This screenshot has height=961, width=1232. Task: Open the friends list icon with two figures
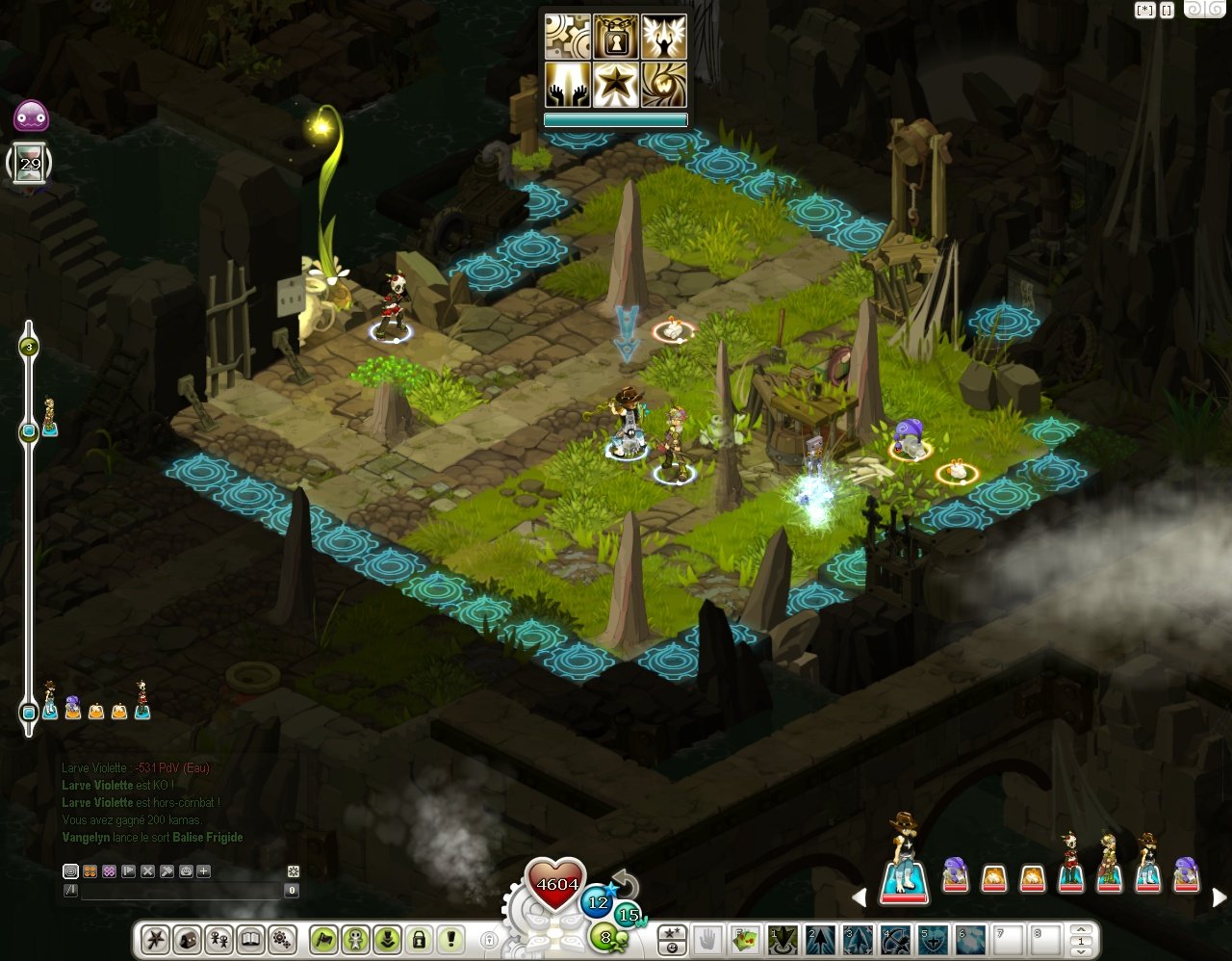pos(218,942)
